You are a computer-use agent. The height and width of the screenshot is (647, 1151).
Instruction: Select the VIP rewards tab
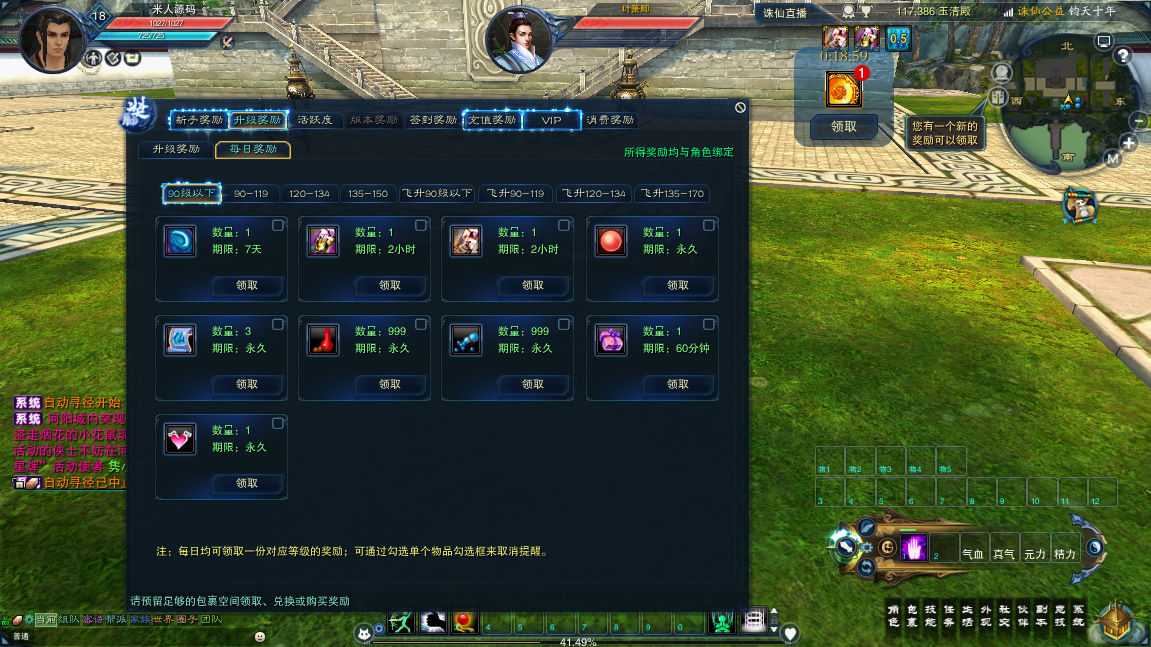[x=552, y=120]
